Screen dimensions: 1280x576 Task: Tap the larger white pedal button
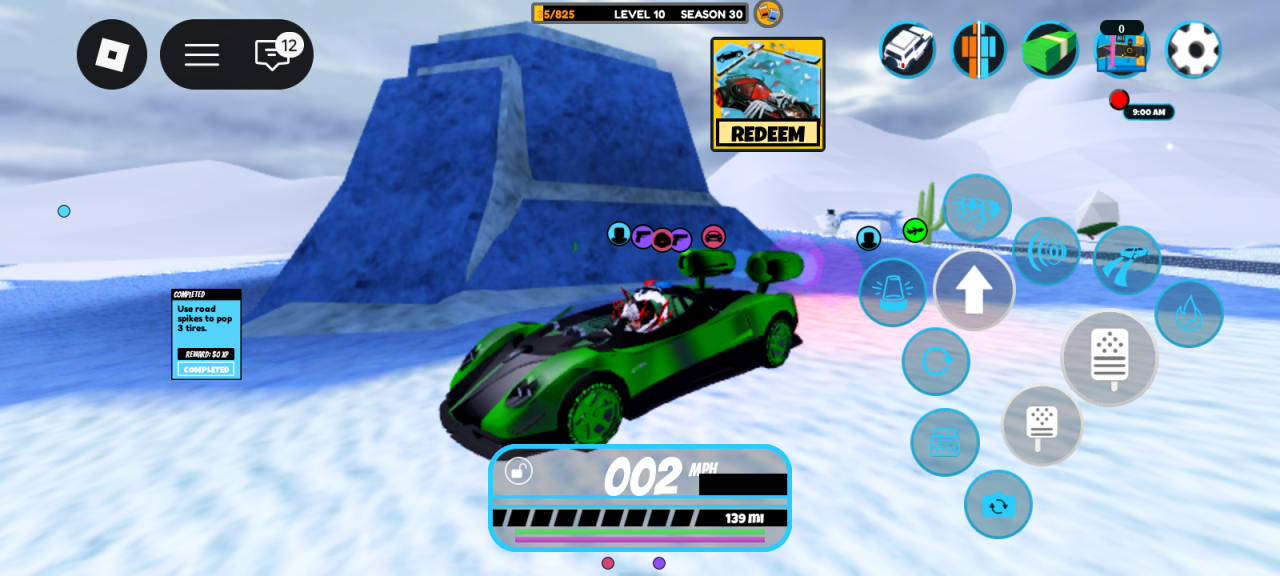point(1109,358)
